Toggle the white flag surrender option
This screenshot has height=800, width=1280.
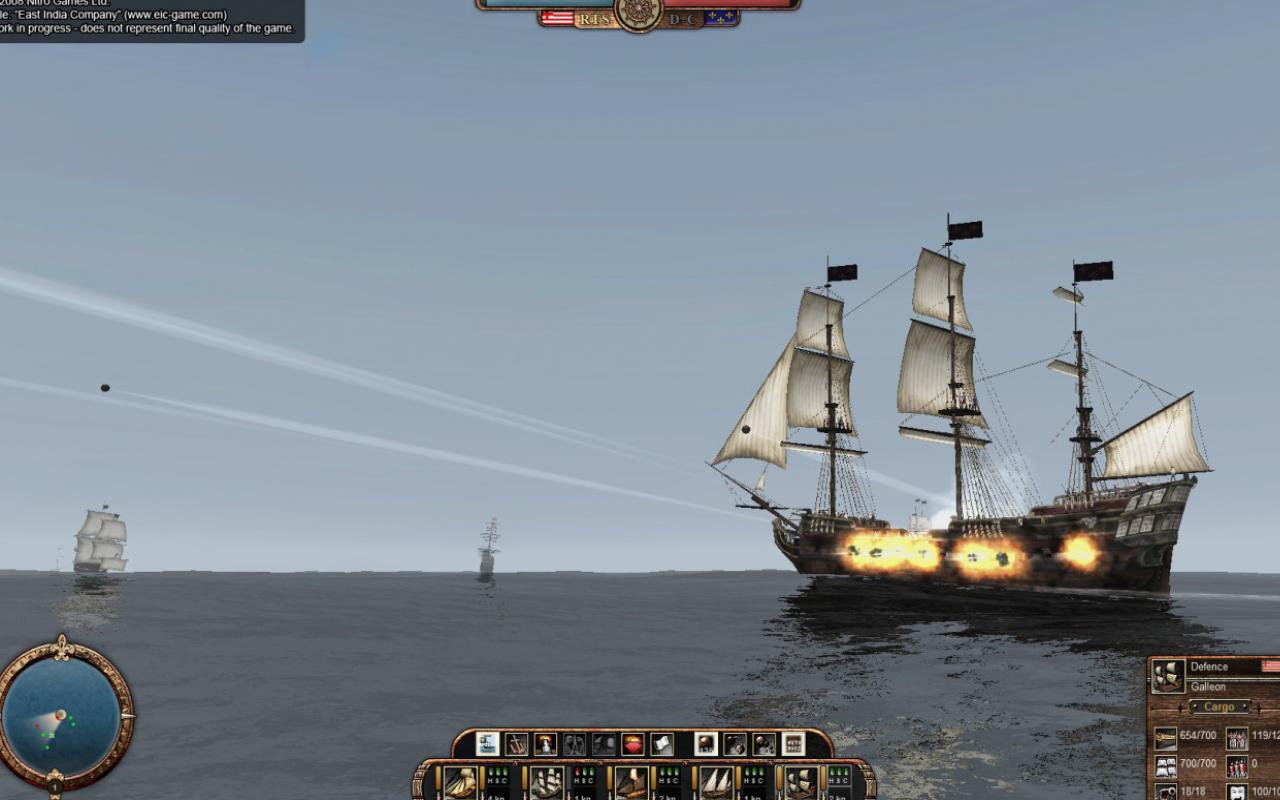pos(662,746)
